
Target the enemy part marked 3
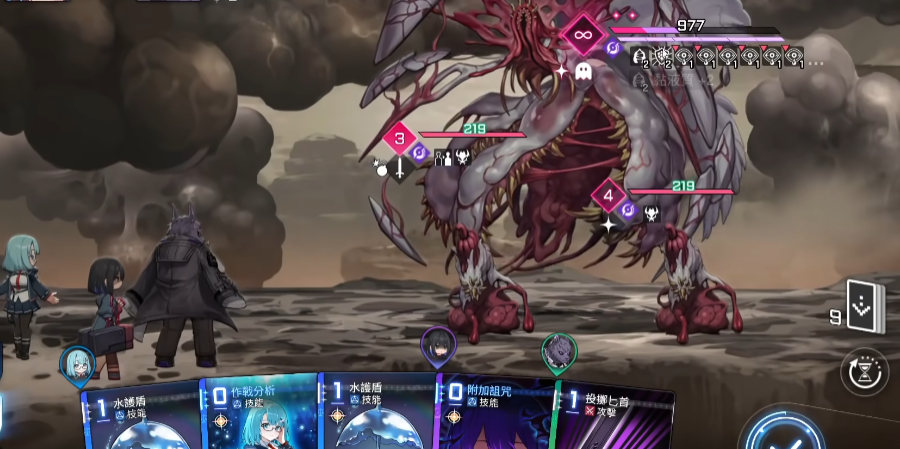tap(401, 139)
